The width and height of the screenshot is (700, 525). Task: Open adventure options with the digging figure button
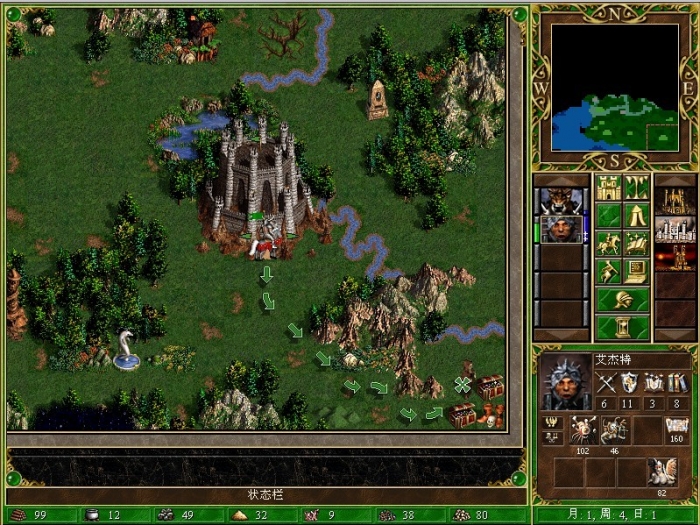[608, 271]
